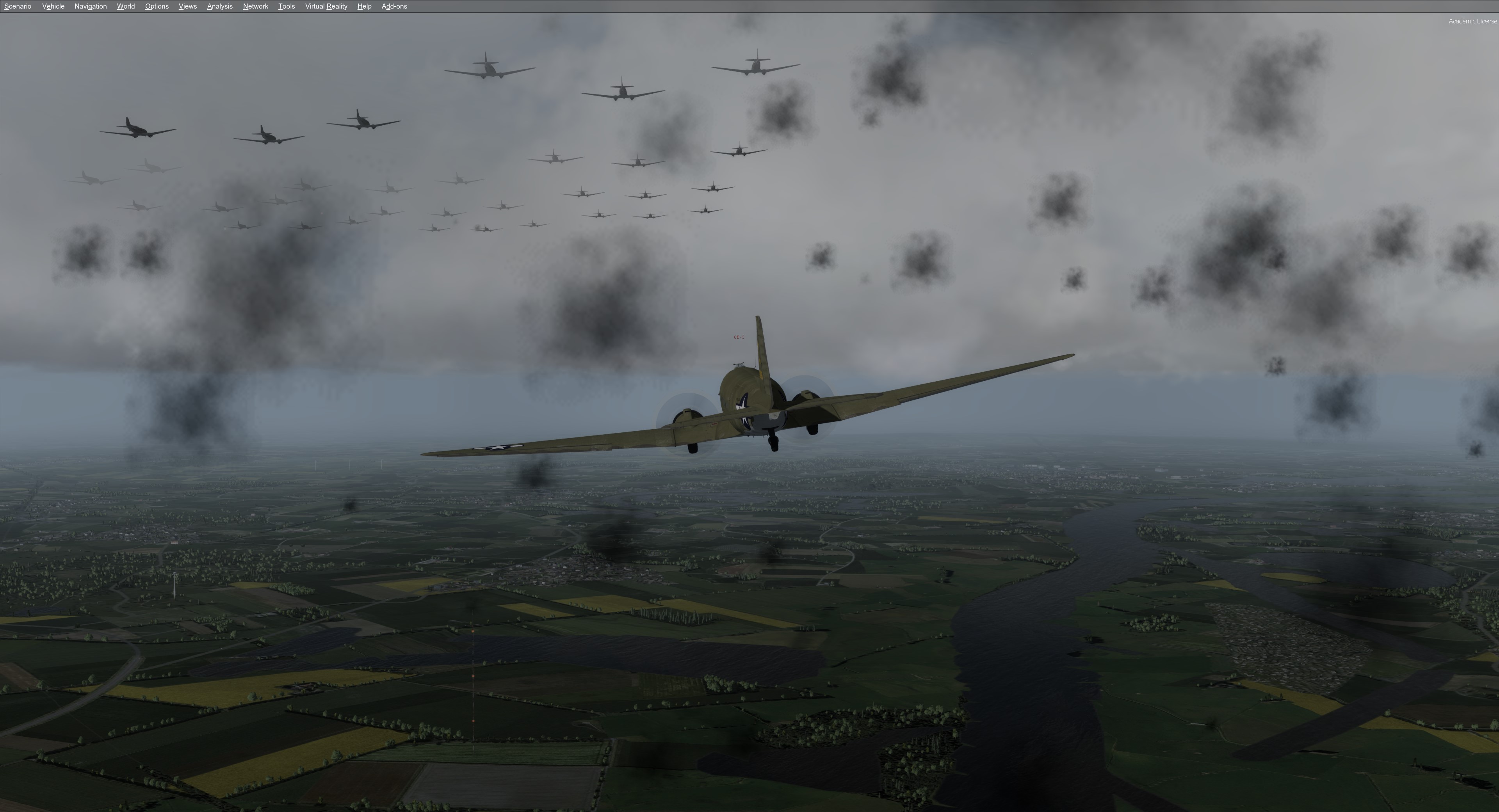Click the Help menu
1499x812 pixels.
(364, 6)
